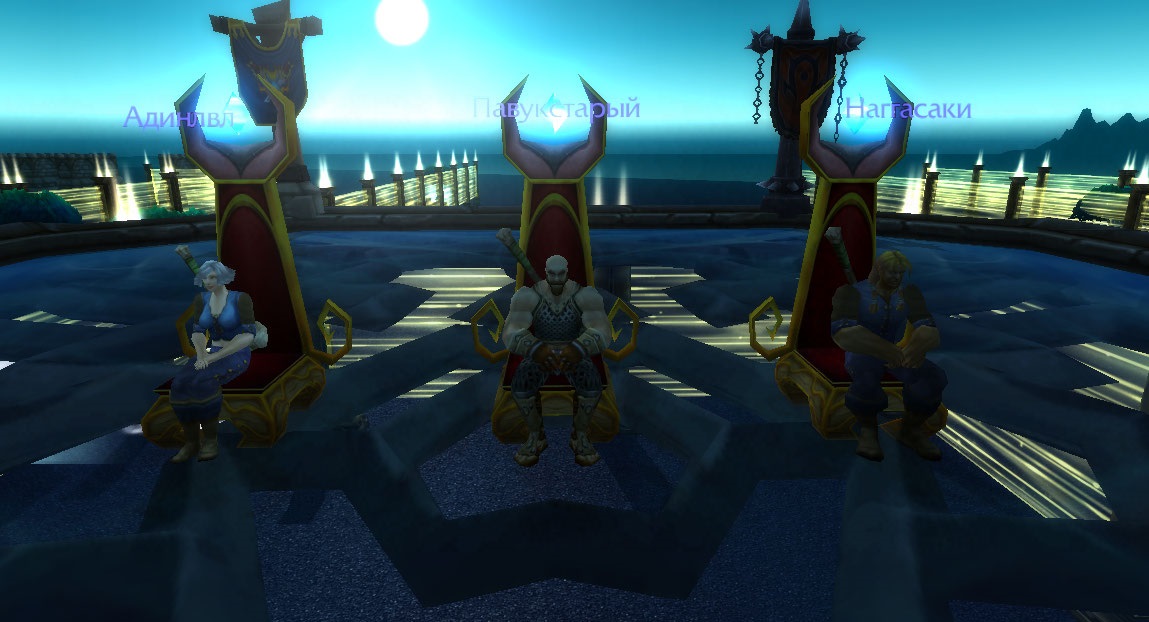Select the Адинлвл player name label
This screenshot has height=622, width=1149.
pyautogui.click(x=178, y=118)
